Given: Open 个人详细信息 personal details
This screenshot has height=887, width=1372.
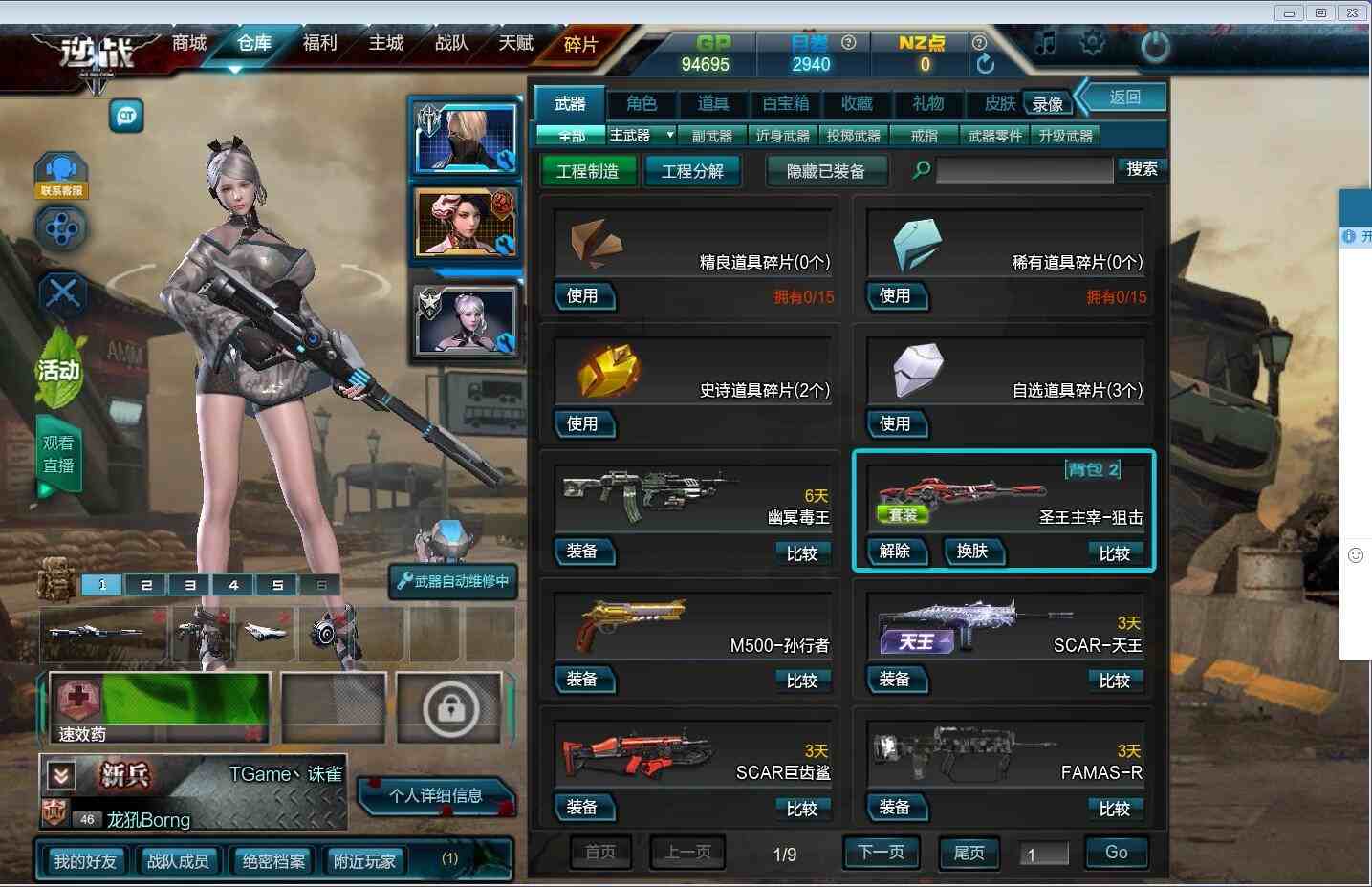Looking at the screenshot, I should 436,796.
